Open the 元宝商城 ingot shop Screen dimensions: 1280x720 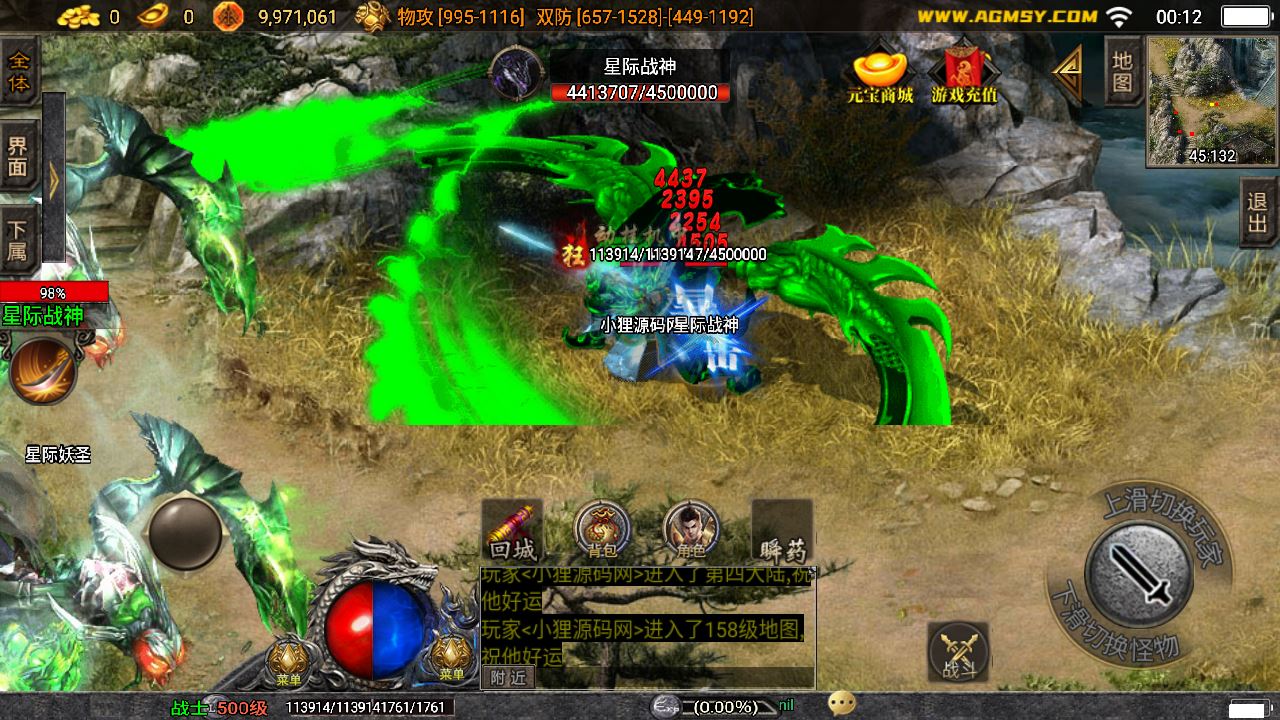tap(880, 72)
